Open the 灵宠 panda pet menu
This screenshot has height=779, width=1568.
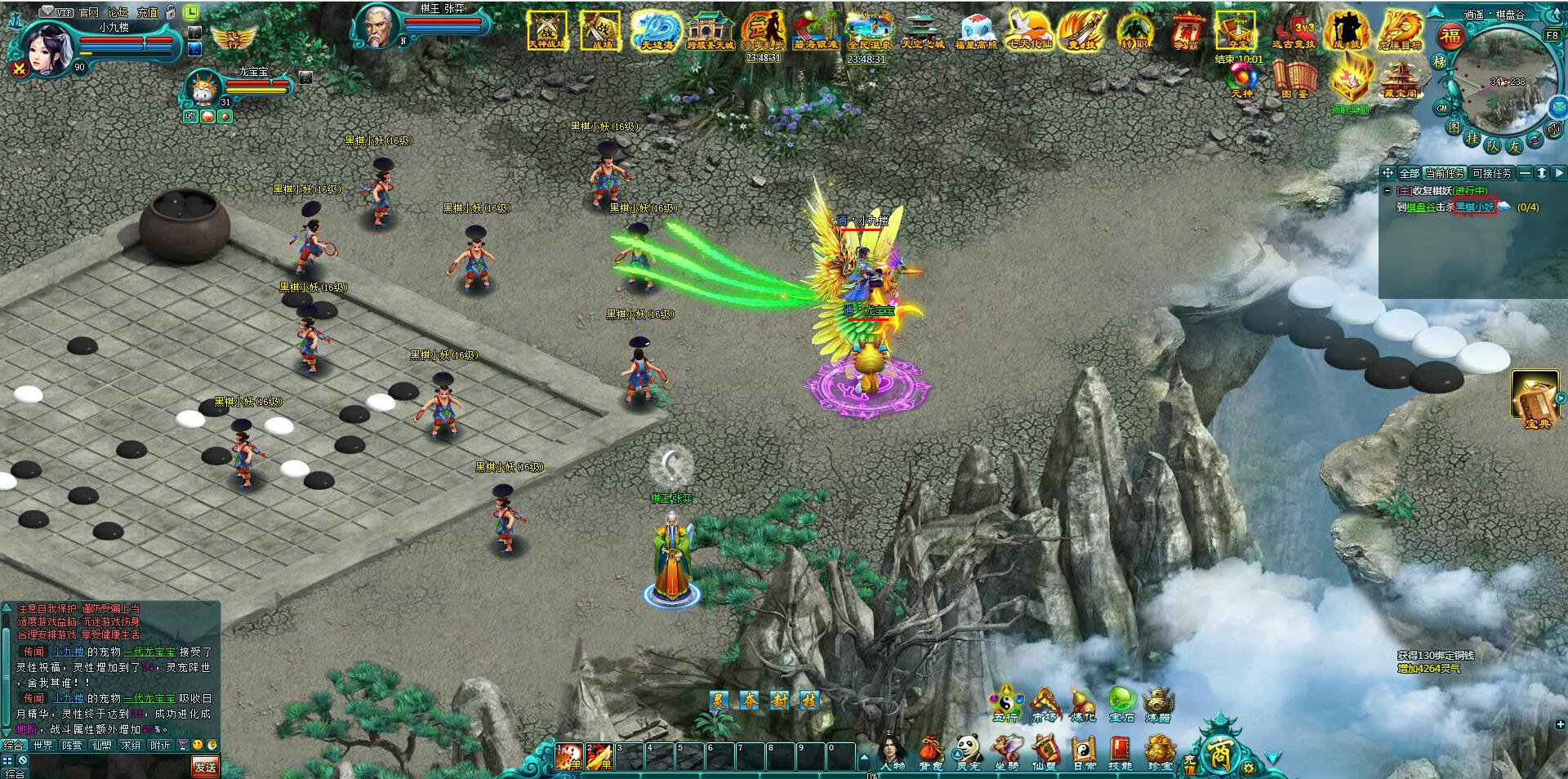point(968,751)
